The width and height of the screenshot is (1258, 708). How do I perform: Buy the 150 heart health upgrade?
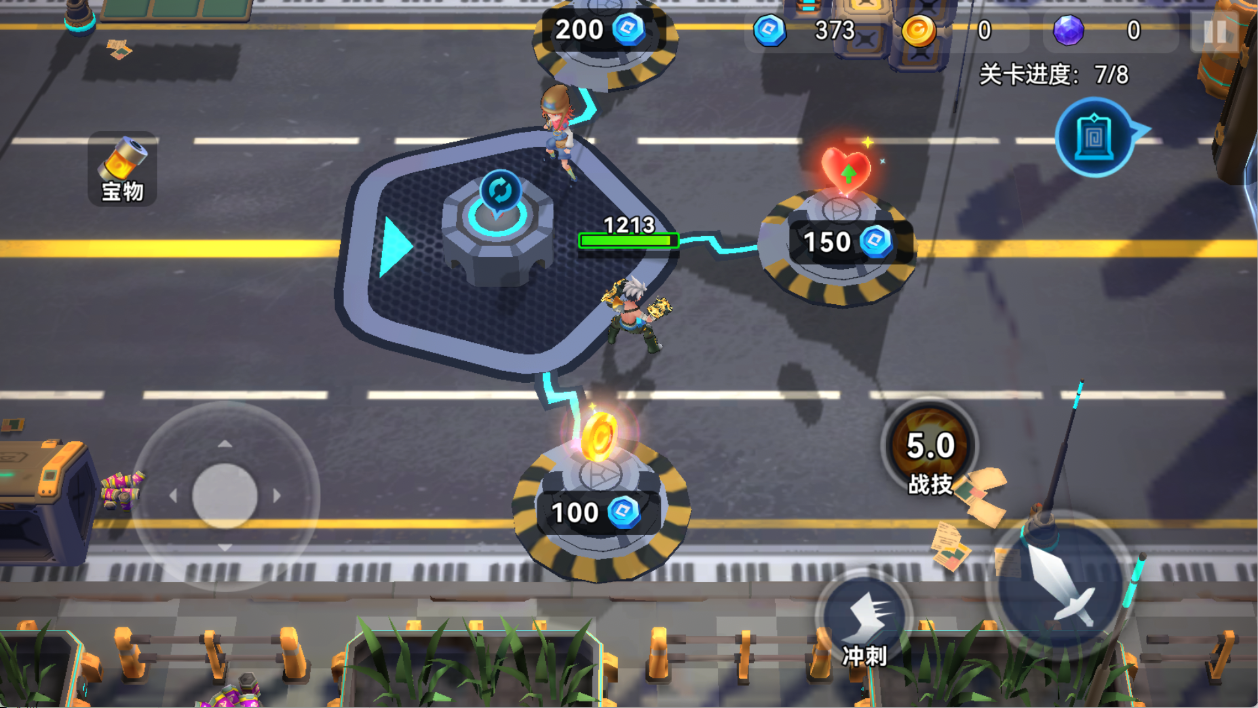pos(838,242)
